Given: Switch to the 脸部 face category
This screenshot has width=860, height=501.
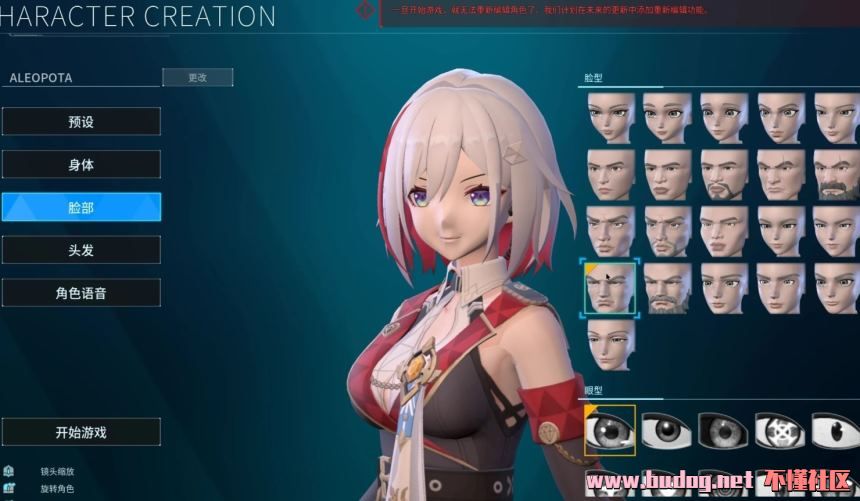Looking at the screenshot, I should pyautogui.click(x=81, y=208).
